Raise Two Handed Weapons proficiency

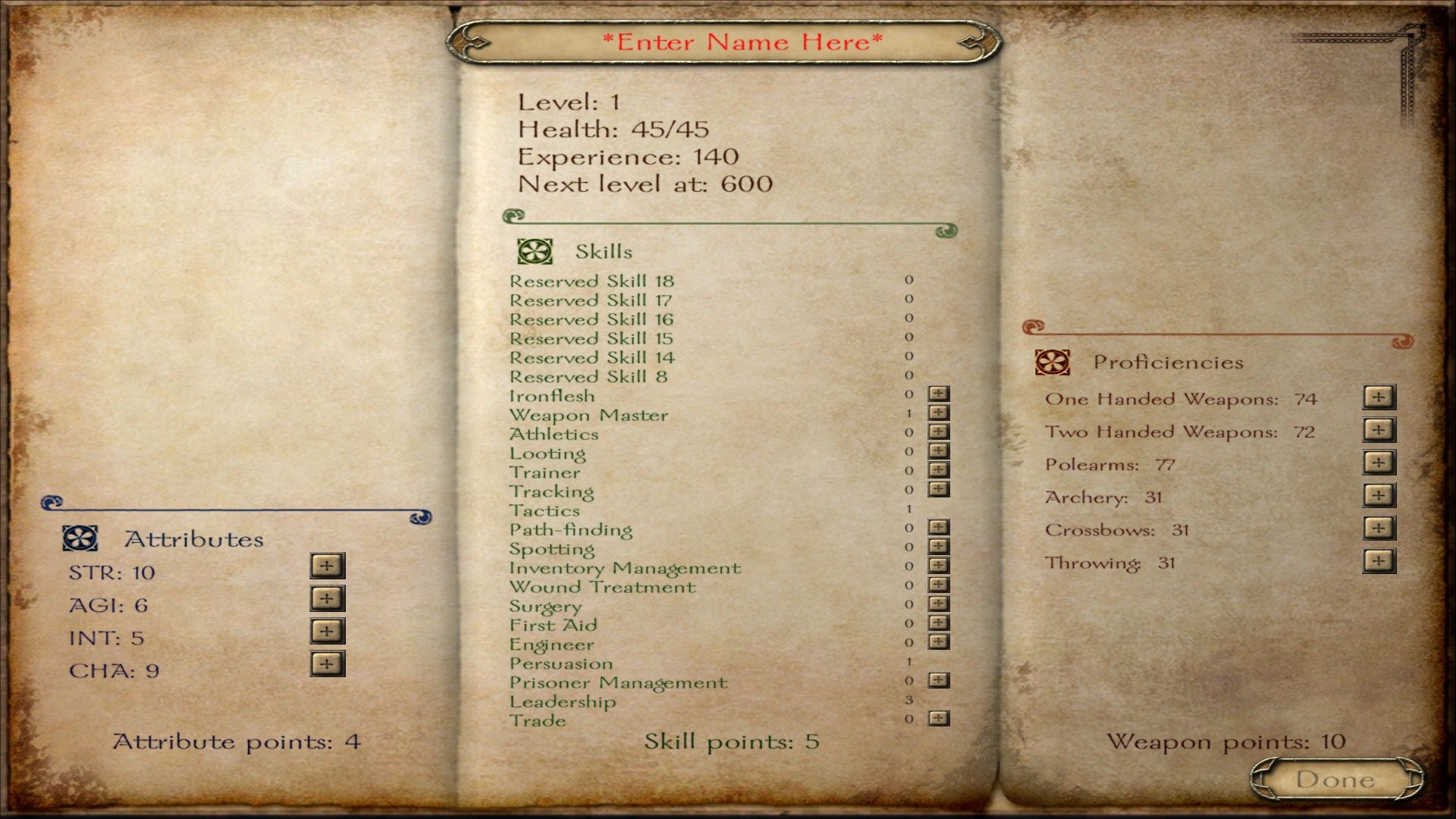[x=1379, y=430]
